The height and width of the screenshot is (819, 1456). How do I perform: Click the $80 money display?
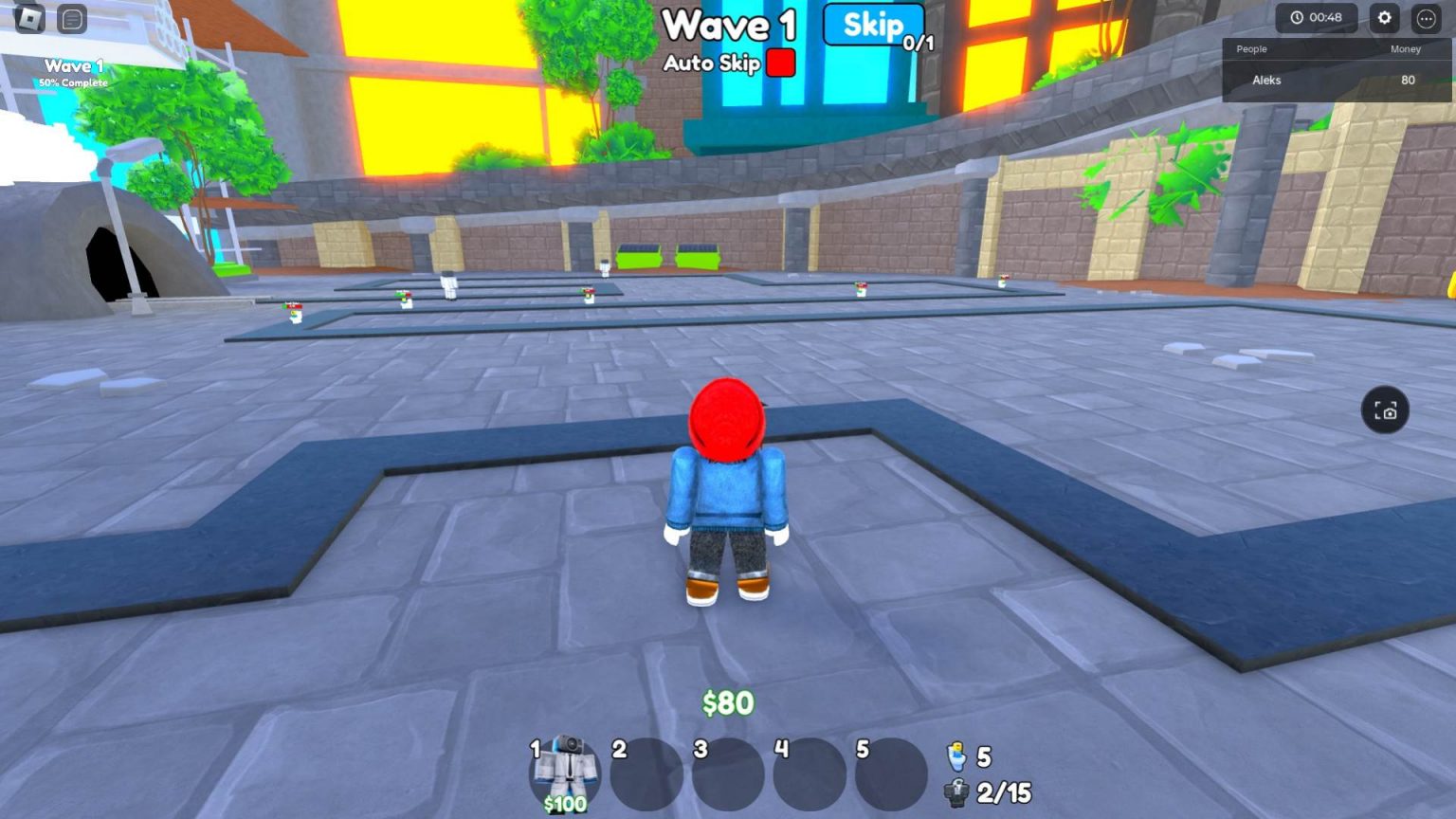coord(726,702)
